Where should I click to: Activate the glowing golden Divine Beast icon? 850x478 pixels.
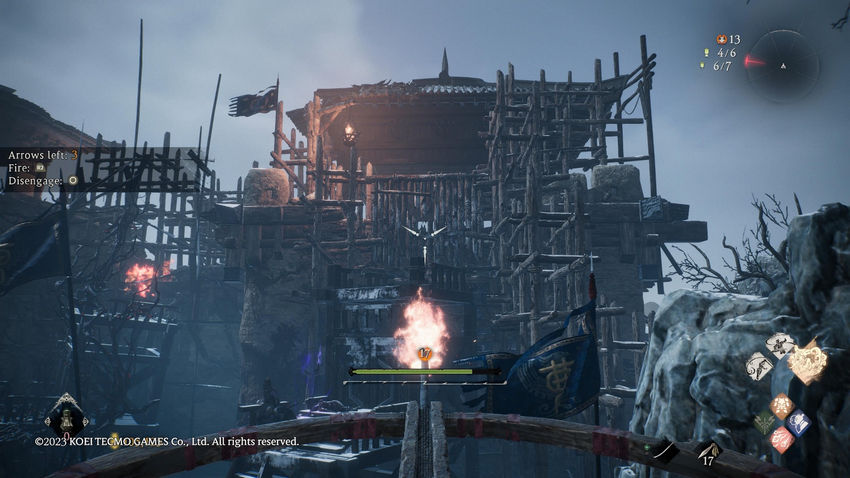[x=807, y=361]
